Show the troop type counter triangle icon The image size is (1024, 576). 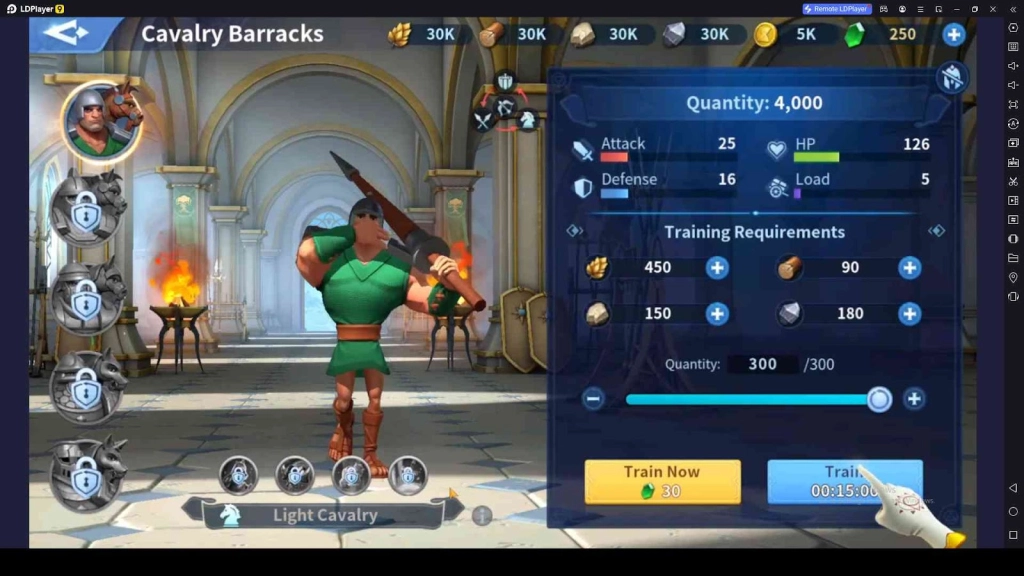pyautogui.click(x=505, y=103)
